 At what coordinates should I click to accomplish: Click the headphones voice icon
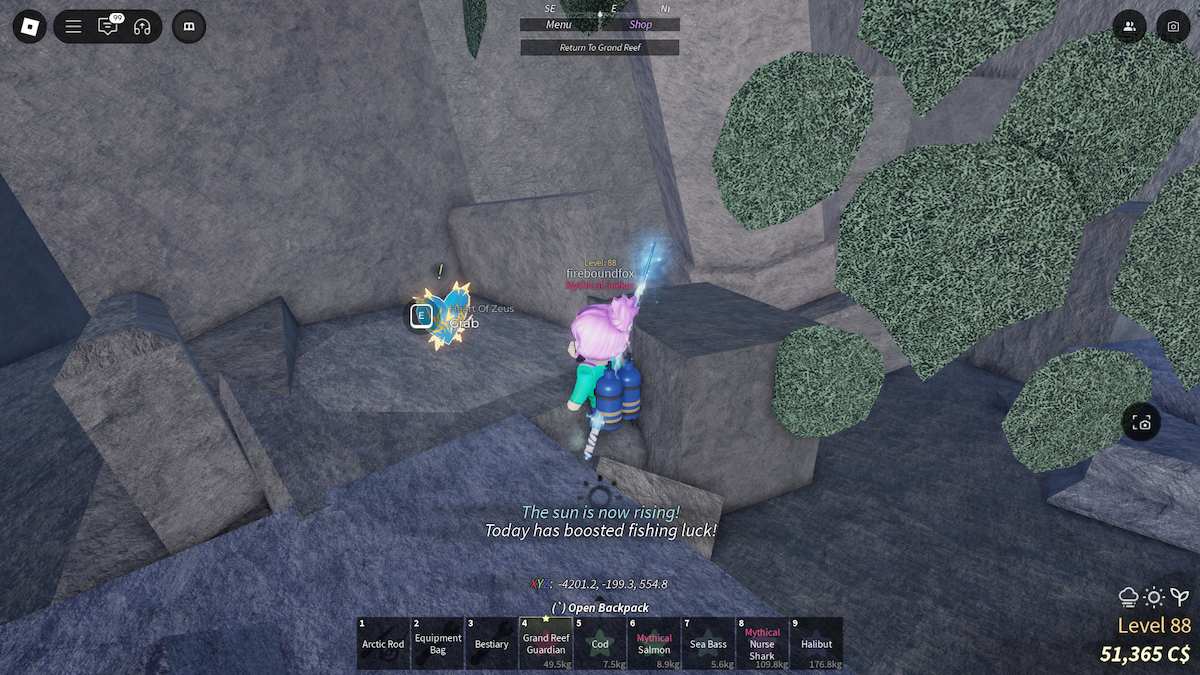click(142, 27)
